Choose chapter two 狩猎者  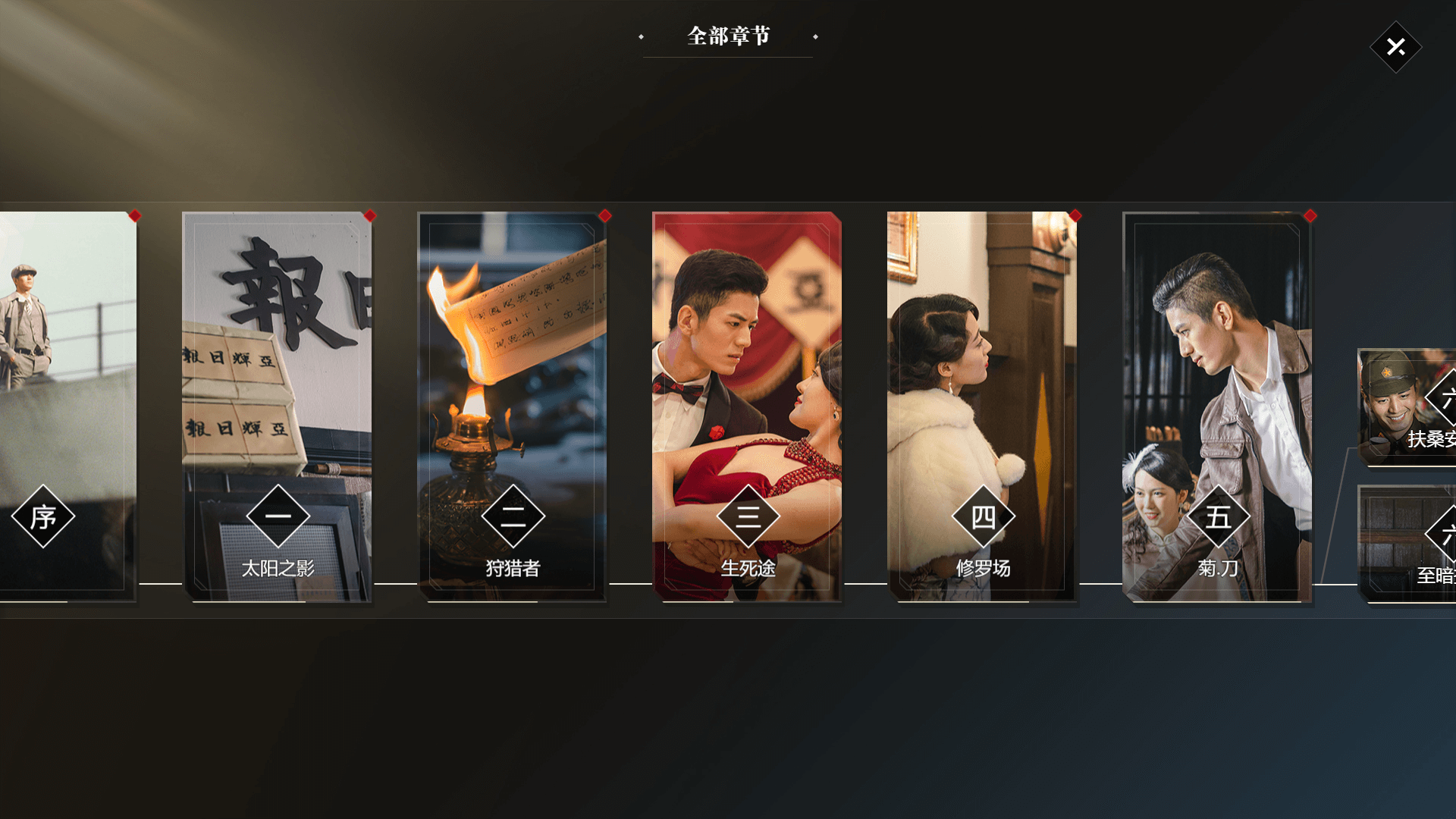pyautogui.click(x=512, y=406)
